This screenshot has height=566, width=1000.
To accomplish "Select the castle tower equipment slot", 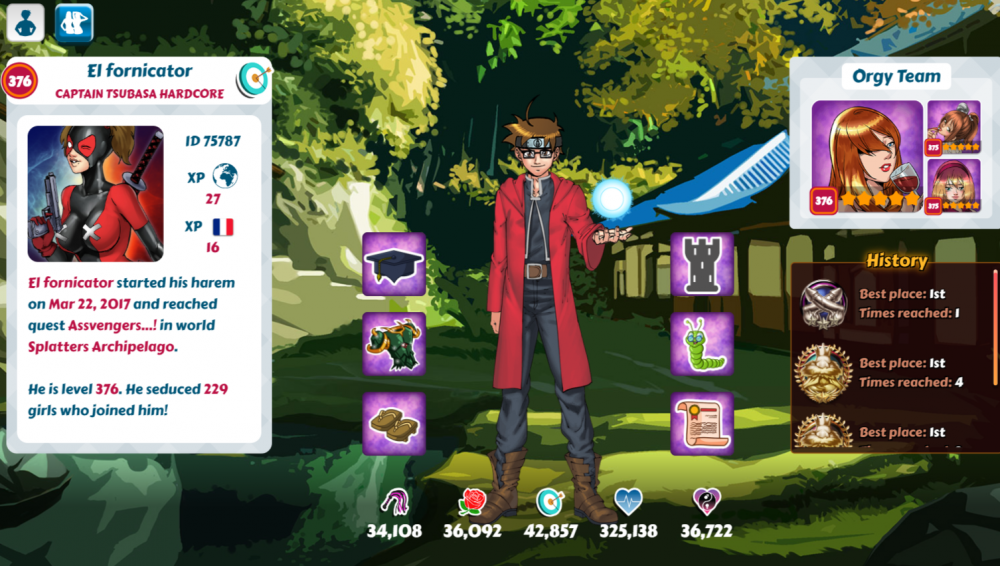I will [702, 265].
